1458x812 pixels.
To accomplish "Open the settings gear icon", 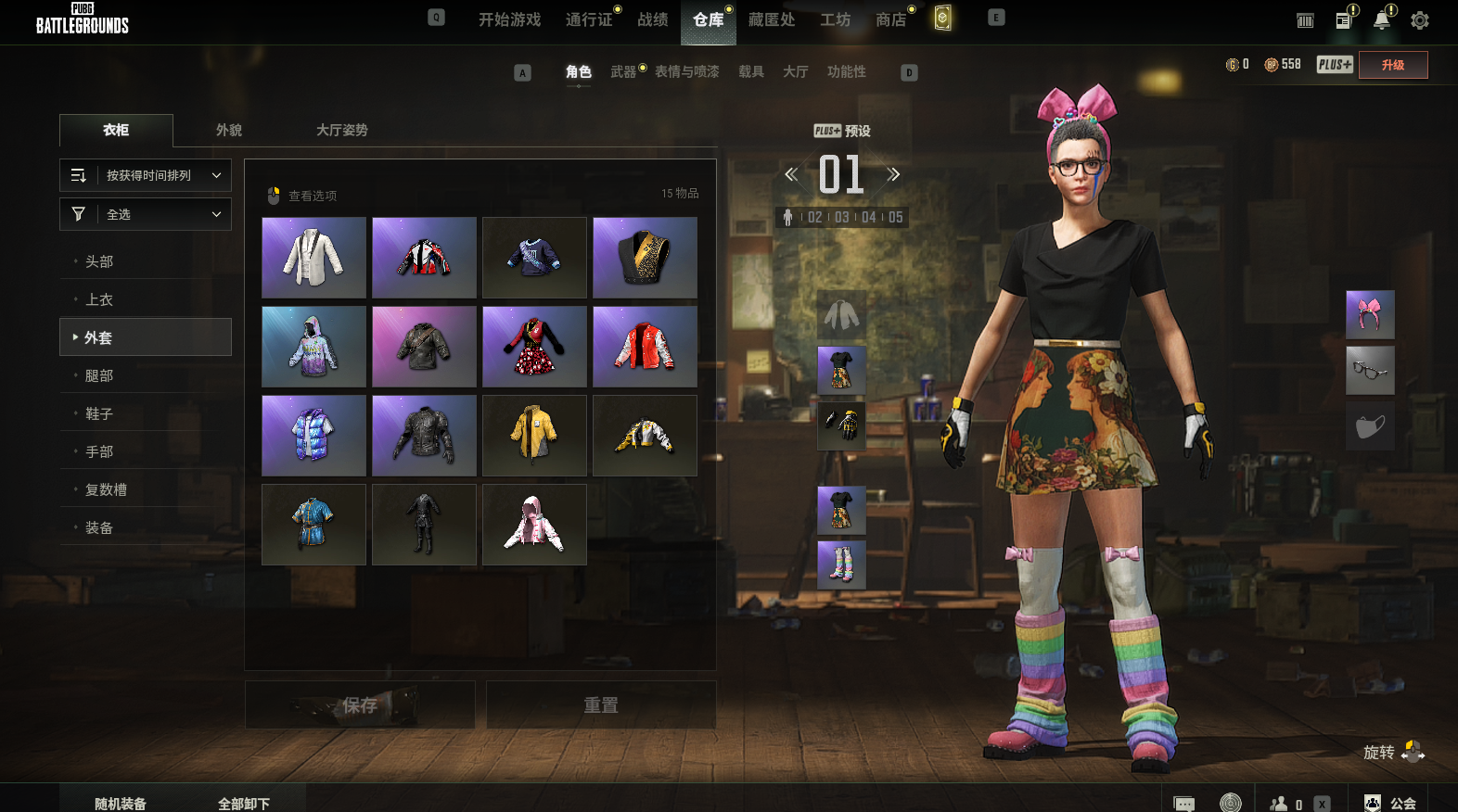I will click(x=1419, y=20).
